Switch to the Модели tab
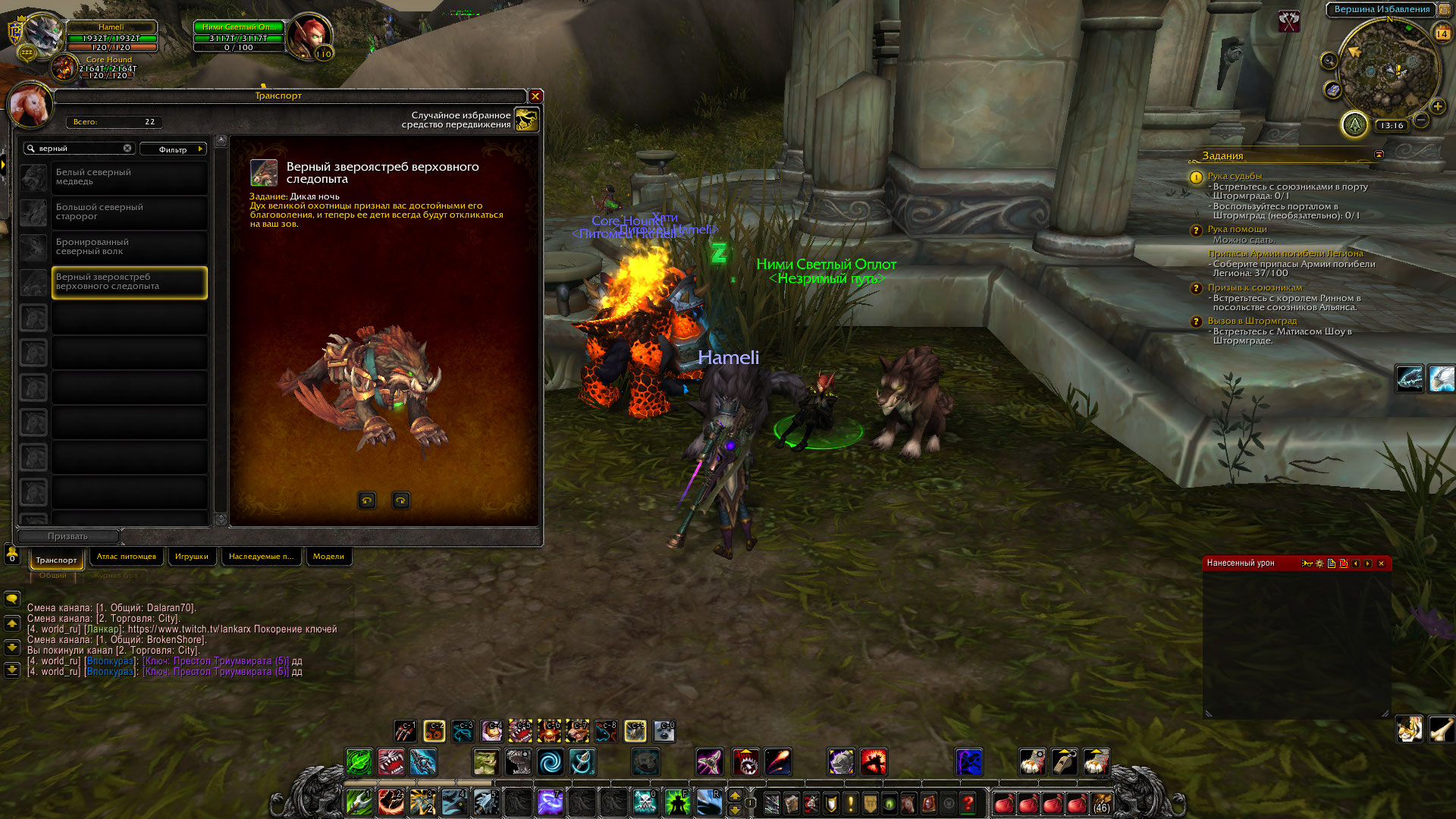This screenshot has height=819, width=1456. [x=328, y=557]
